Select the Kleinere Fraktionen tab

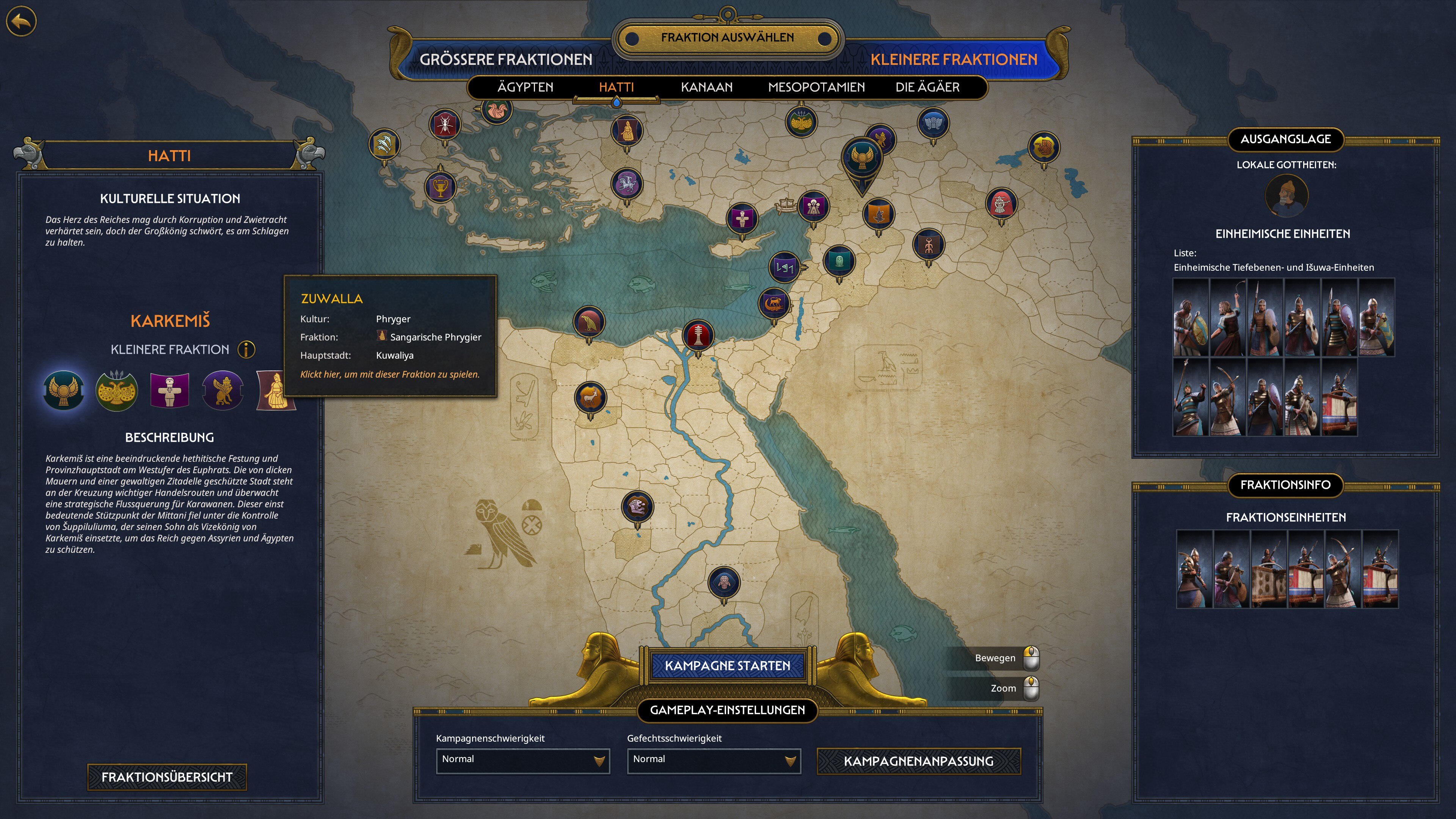click(954, 60)
